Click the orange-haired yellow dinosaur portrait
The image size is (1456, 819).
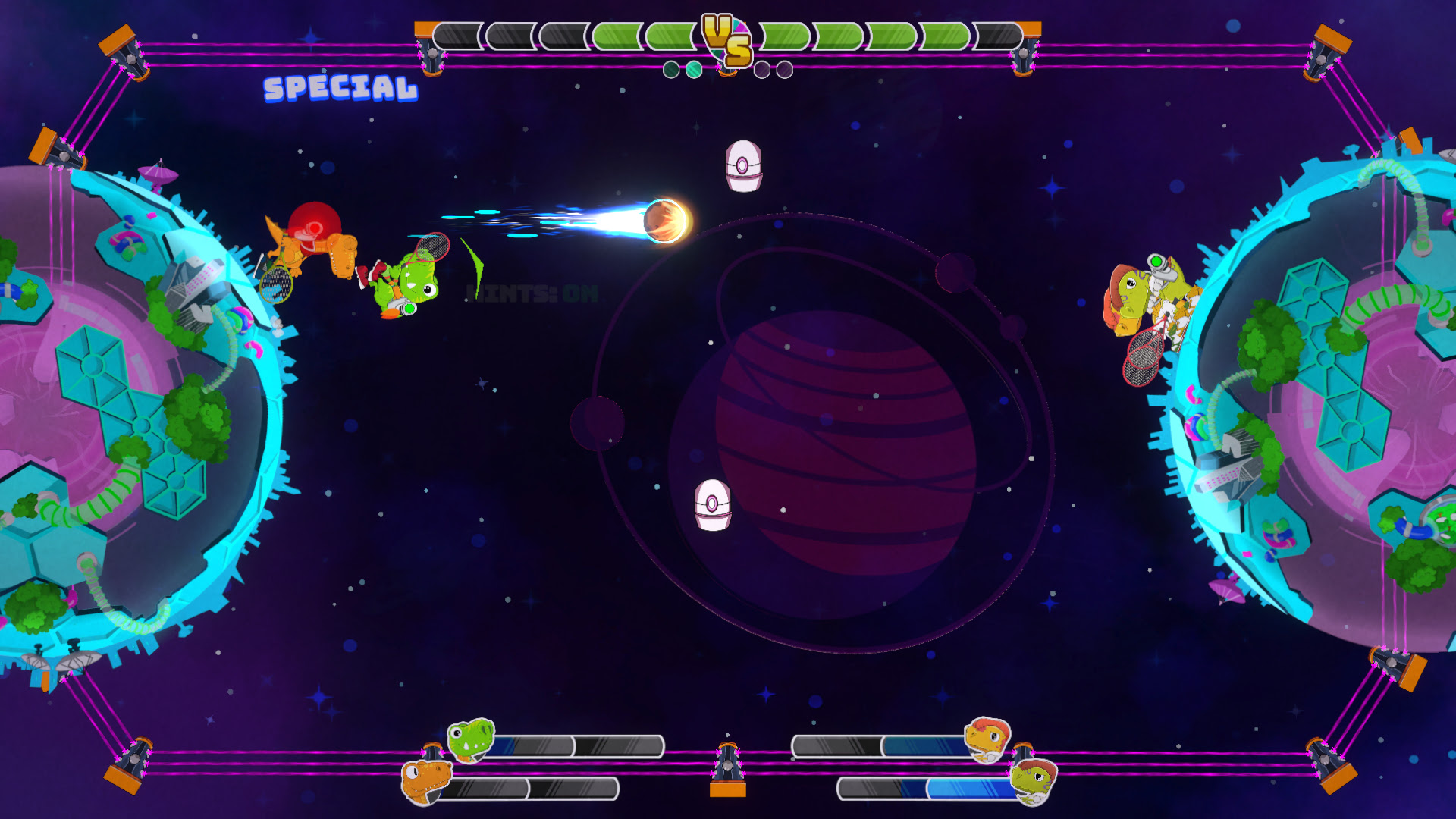987,739
